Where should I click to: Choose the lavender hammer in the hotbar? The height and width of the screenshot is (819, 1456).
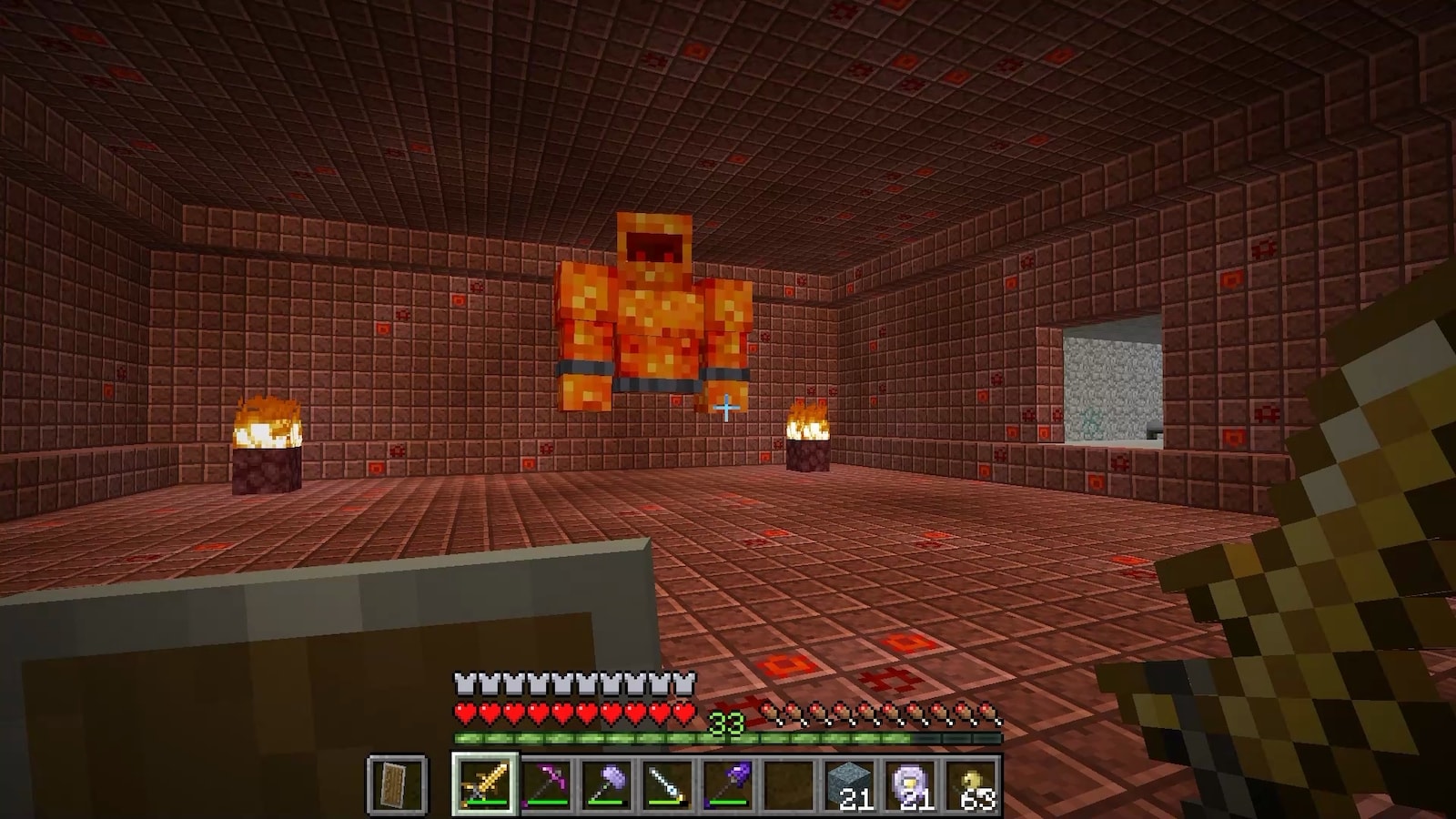[607, 783]
